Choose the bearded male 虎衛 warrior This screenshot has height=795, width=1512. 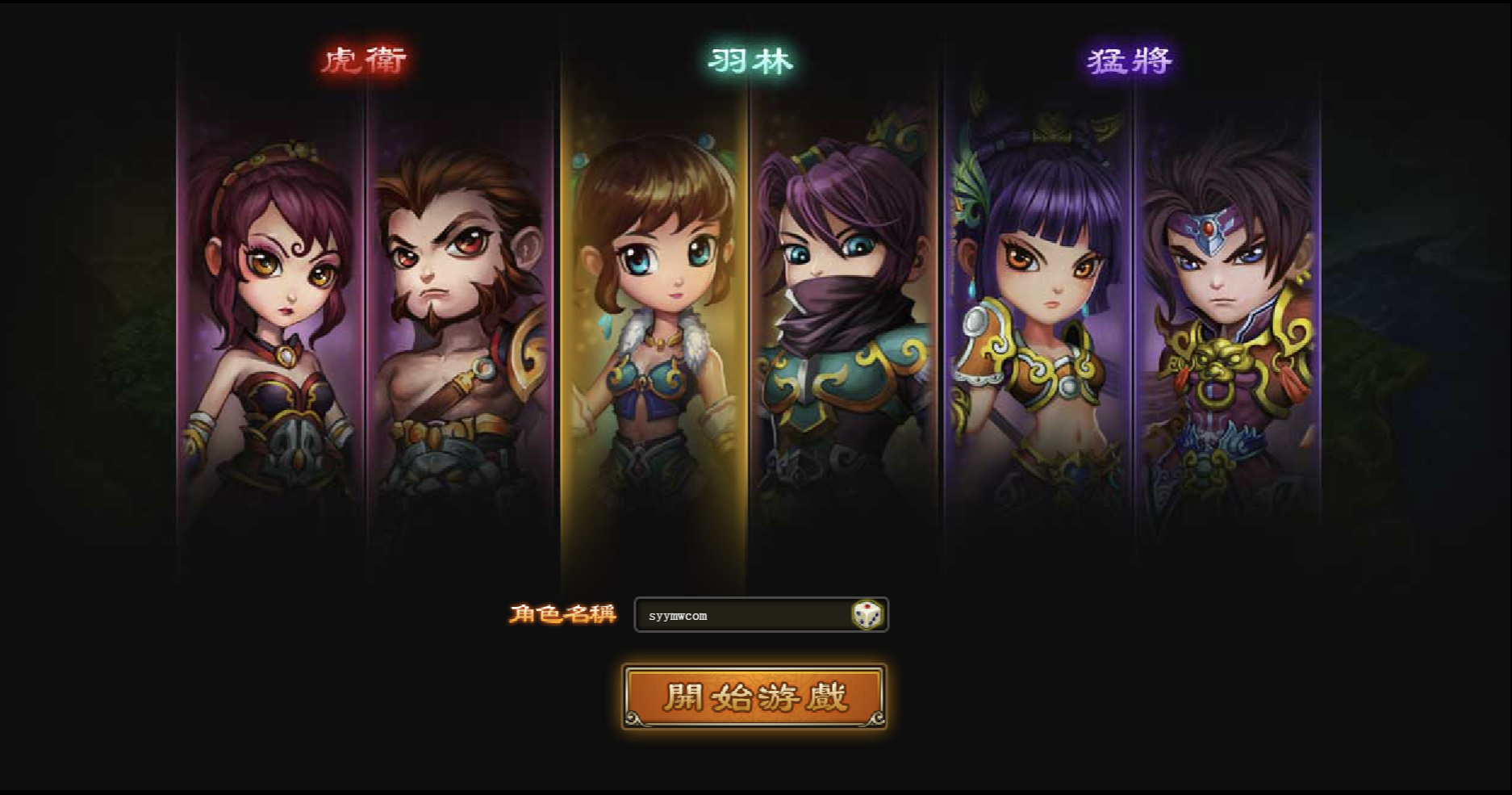click(461, 323)
